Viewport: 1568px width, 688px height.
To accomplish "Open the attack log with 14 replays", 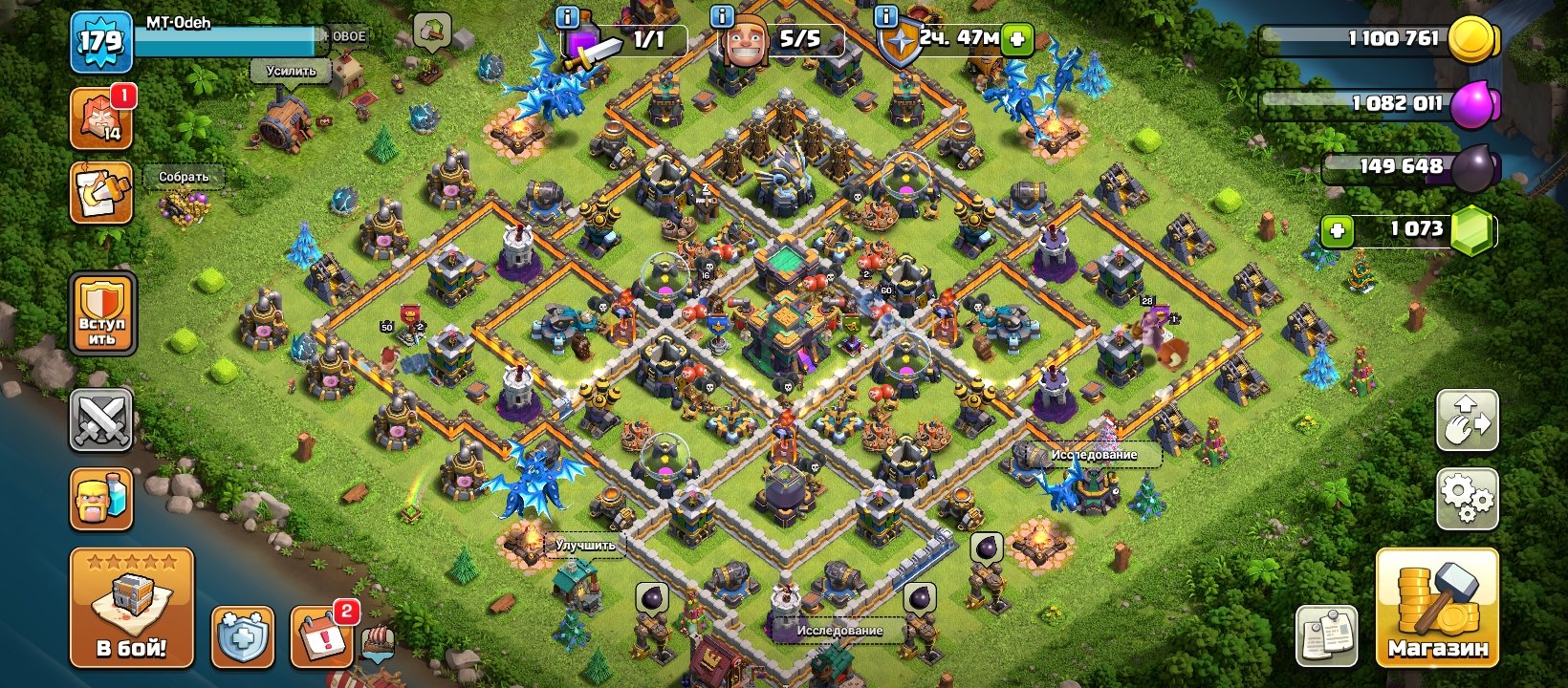I will (102, 118).
